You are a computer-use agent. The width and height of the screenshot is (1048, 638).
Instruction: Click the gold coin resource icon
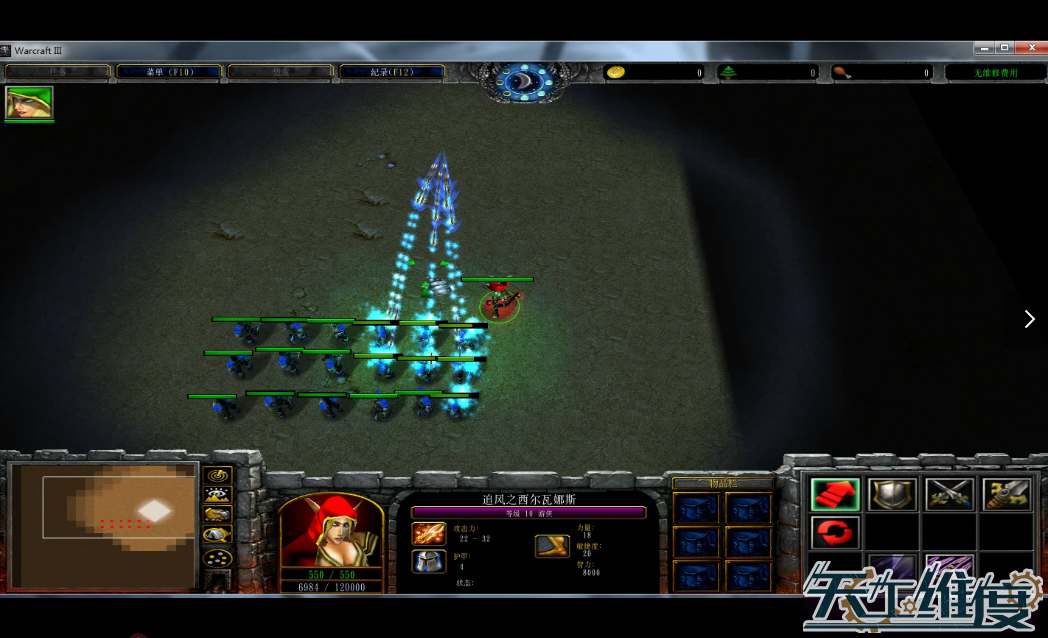(x=616, y=72)
